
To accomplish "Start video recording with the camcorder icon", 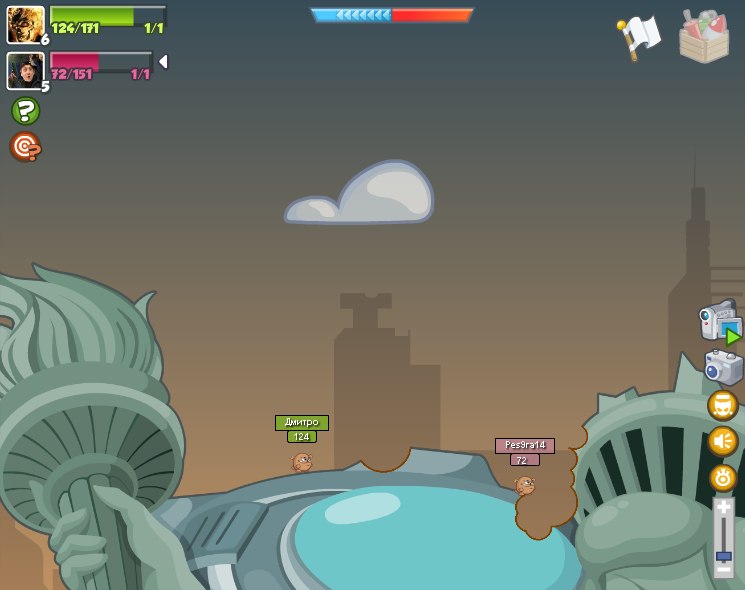I will click(x=720, y=323).
